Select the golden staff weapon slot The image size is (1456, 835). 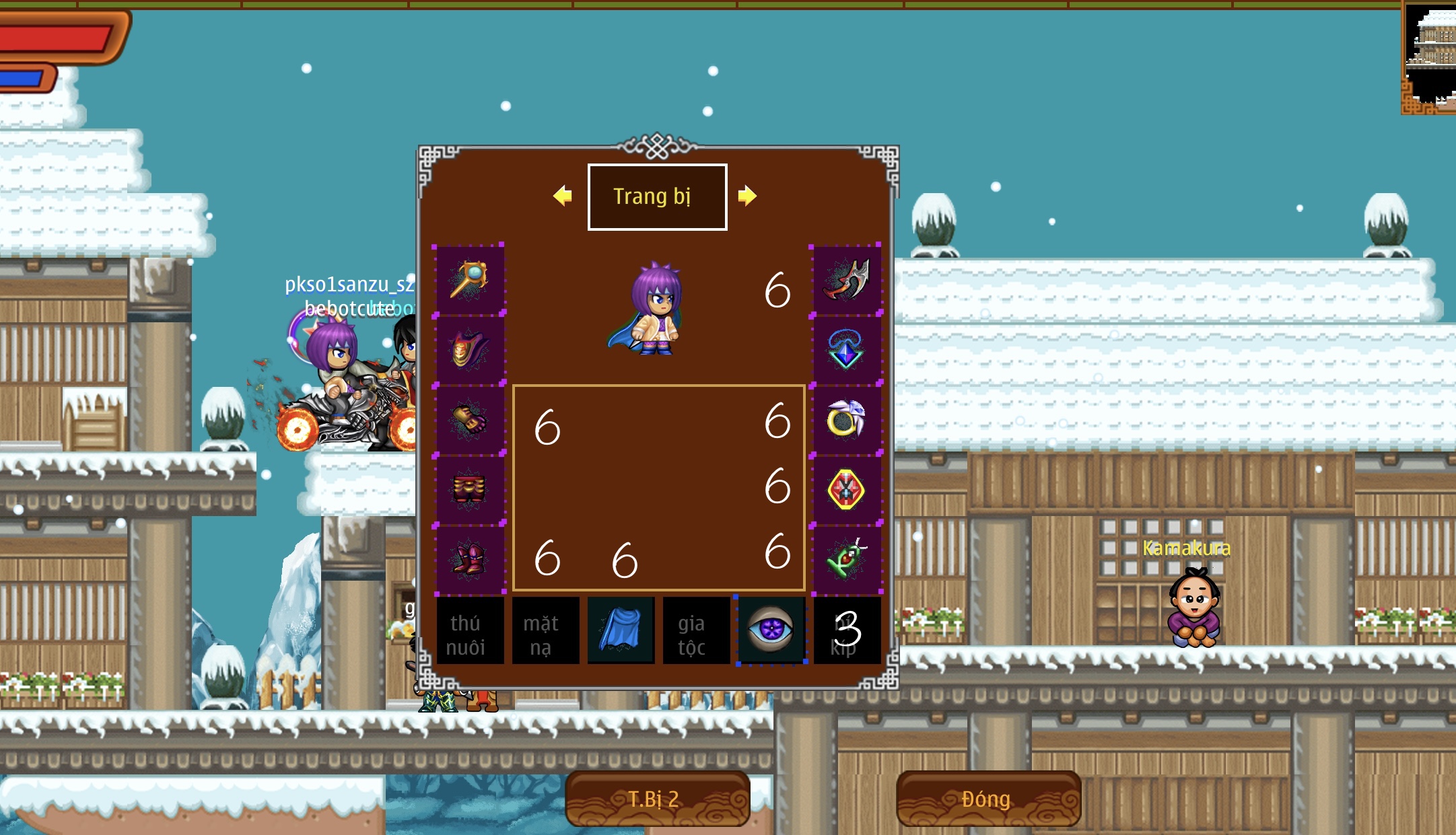pos(469,280)
